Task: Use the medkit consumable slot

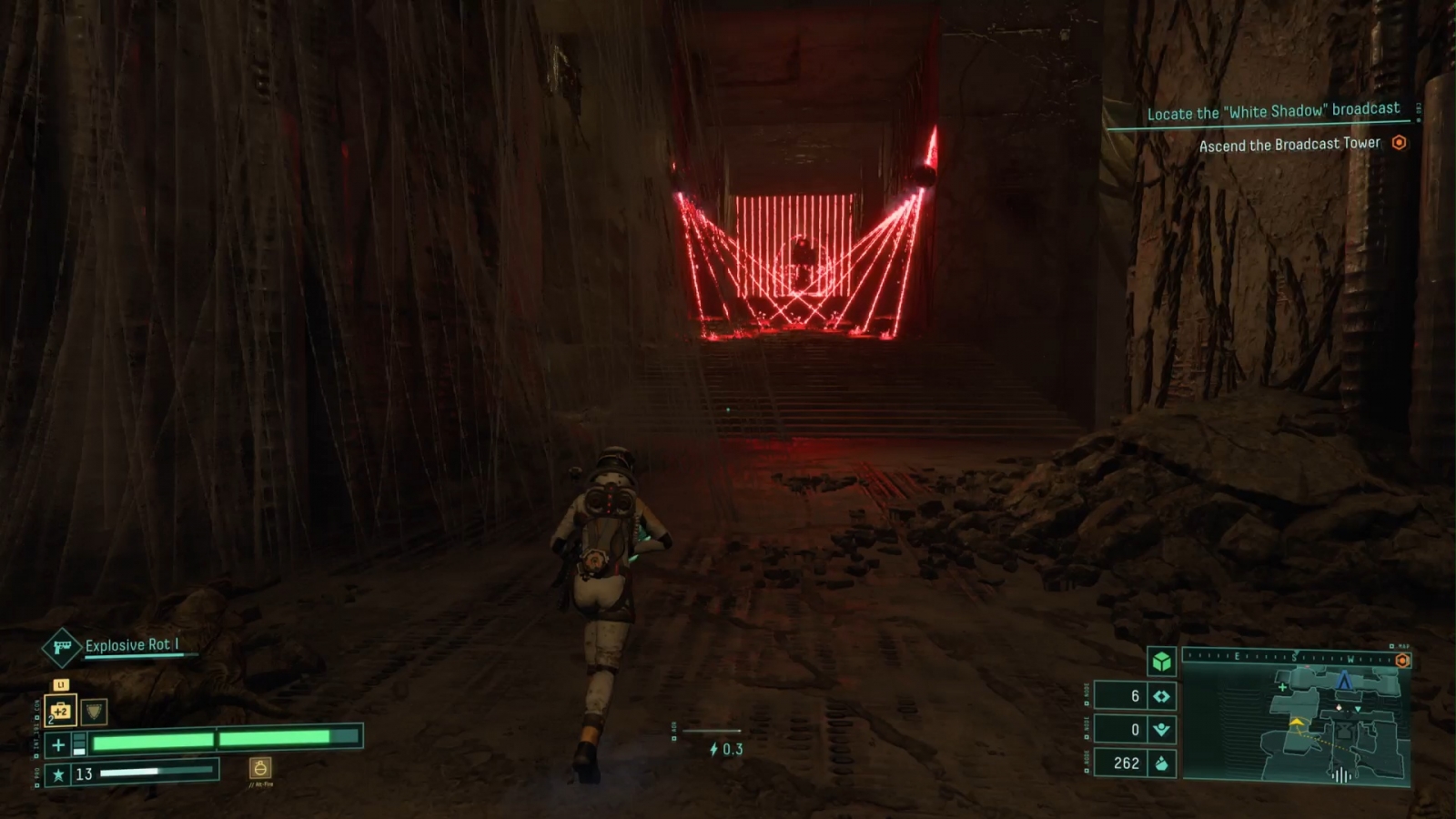Action: pyautogui.click(x=60, y=711)
